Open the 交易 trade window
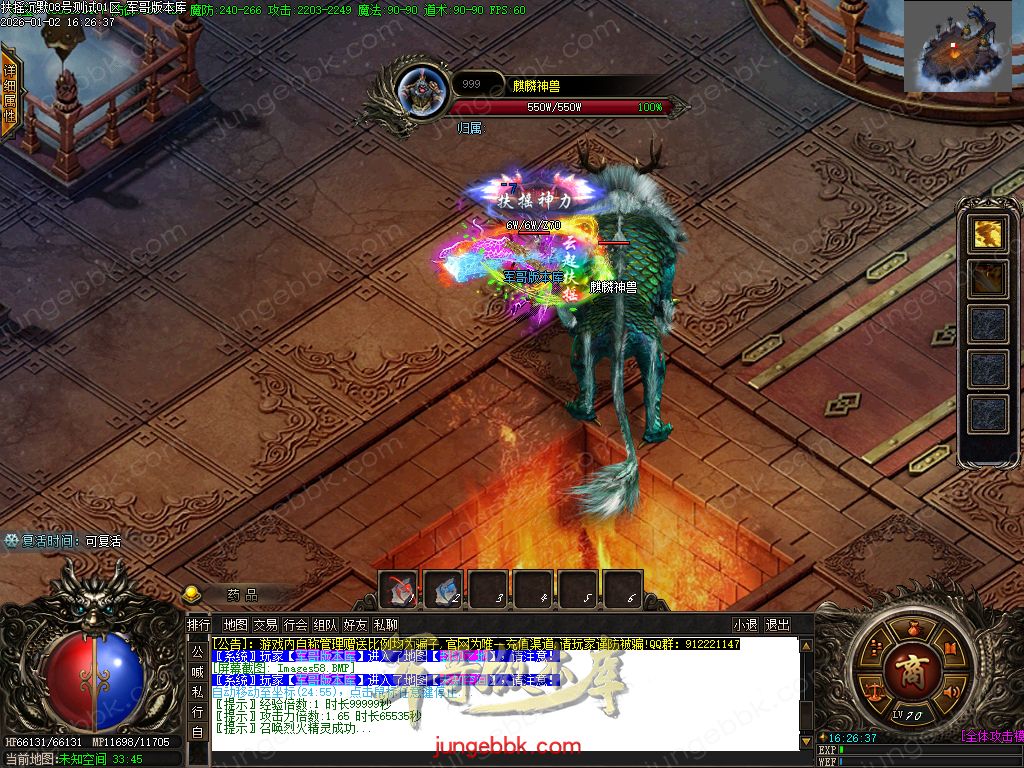The image size is (1024, 768). point(265,624)
